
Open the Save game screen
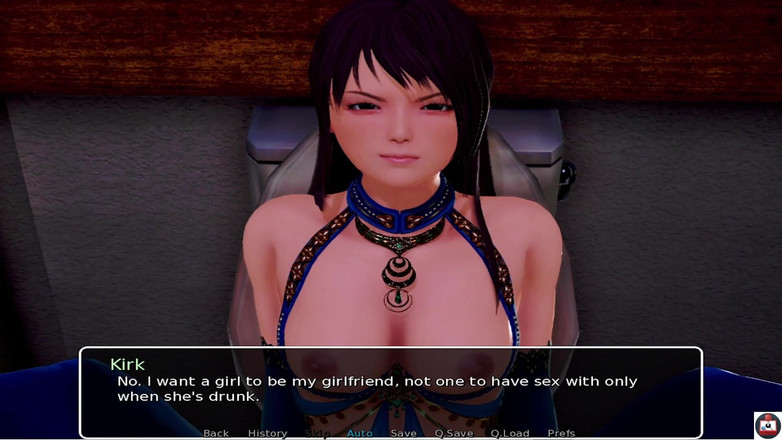pos(403,433)
